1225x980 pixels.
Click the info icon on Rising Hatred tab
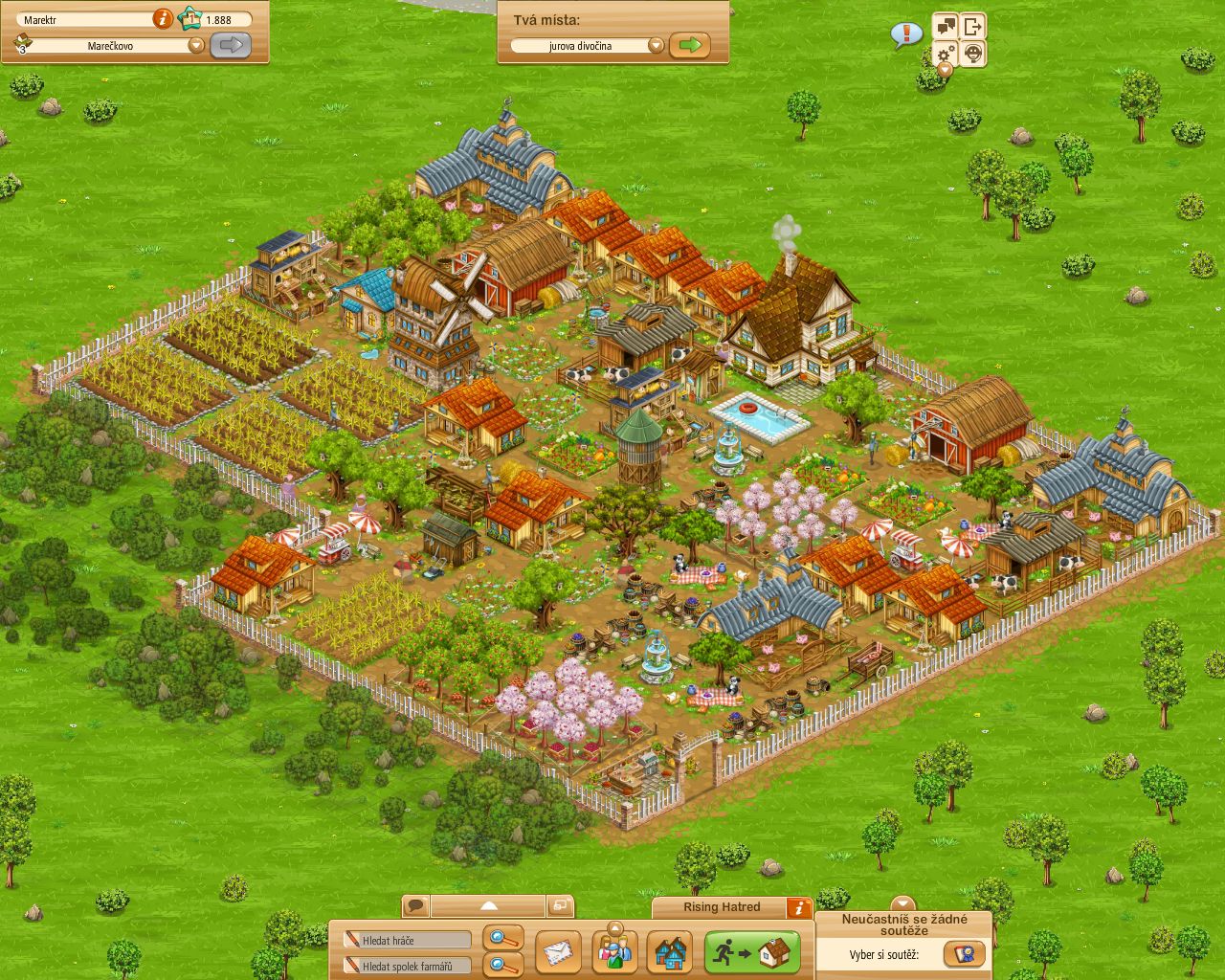click(x=799, y=907)
